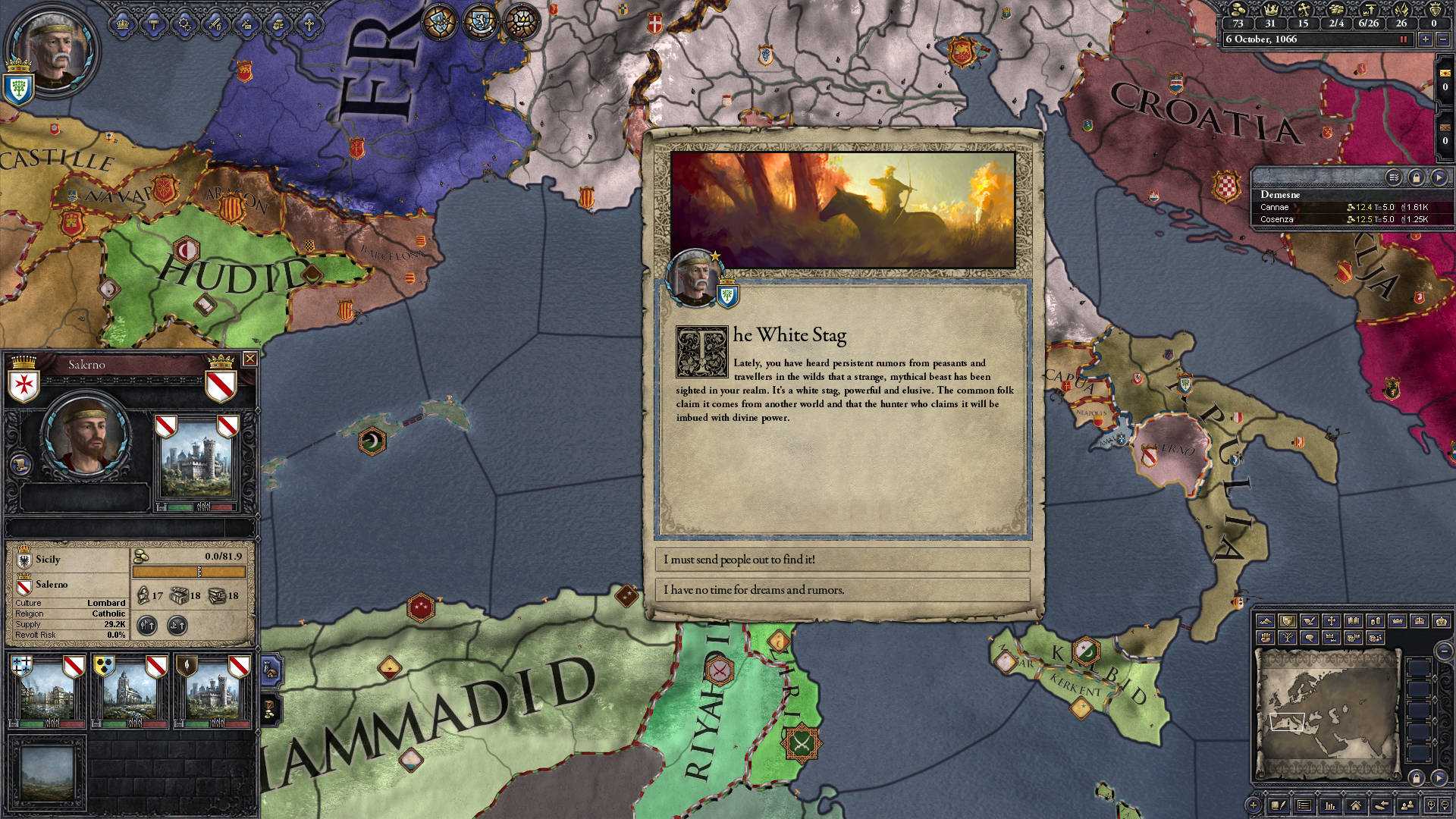Open the Military screen from the top toolbar
Image resolution: width=1456 pixels, height=819 pixels.
pos(216,25)
